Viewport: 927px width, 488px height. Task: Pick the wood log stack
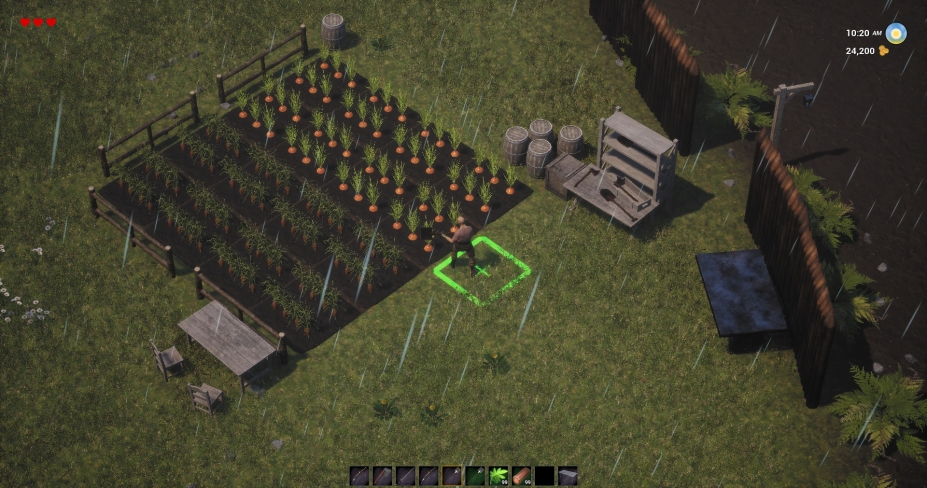pos(521,476)
